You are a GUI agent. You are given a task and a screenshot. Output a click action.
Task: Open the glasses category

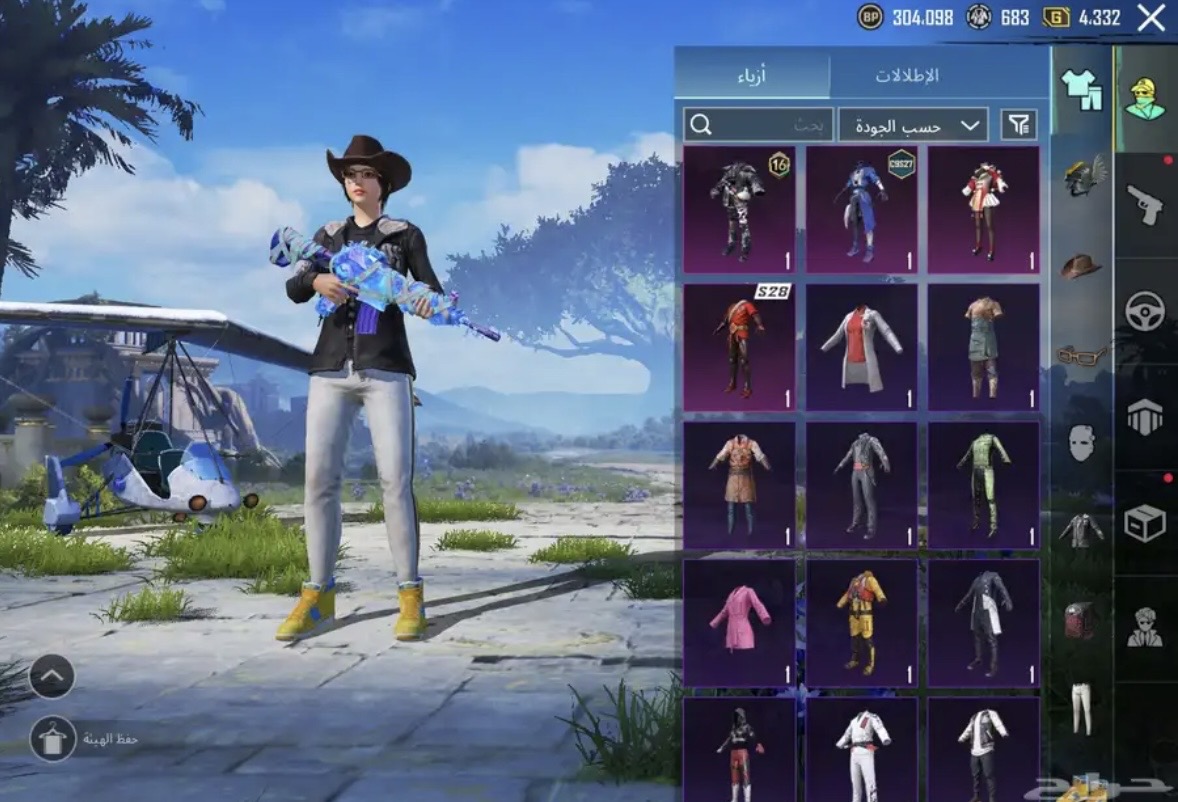pyautogui.click(x=1082, y=355)
